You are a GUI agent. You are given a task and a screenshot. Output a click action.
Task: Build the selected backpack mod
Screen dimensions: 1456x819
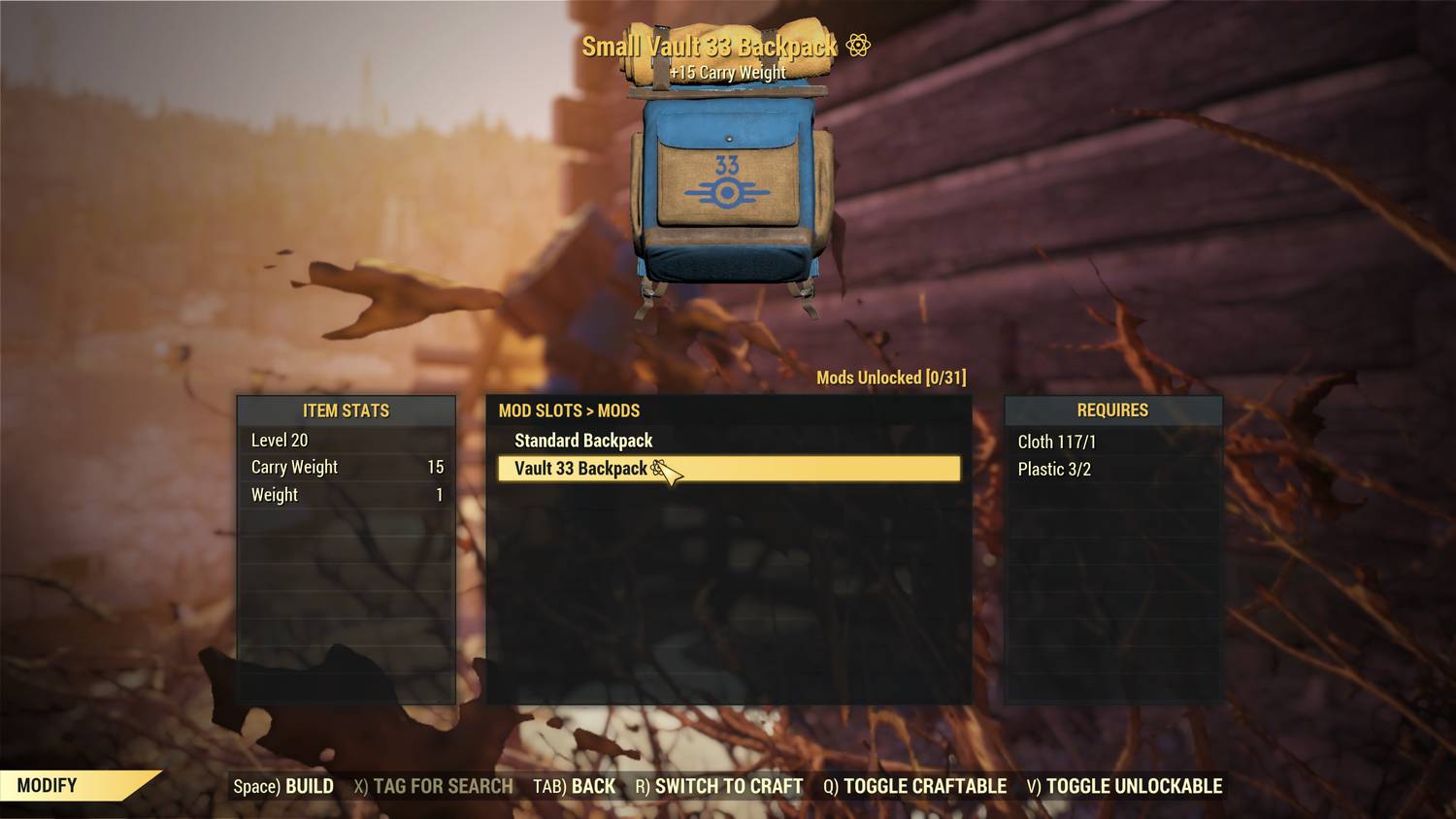point(283,786)
